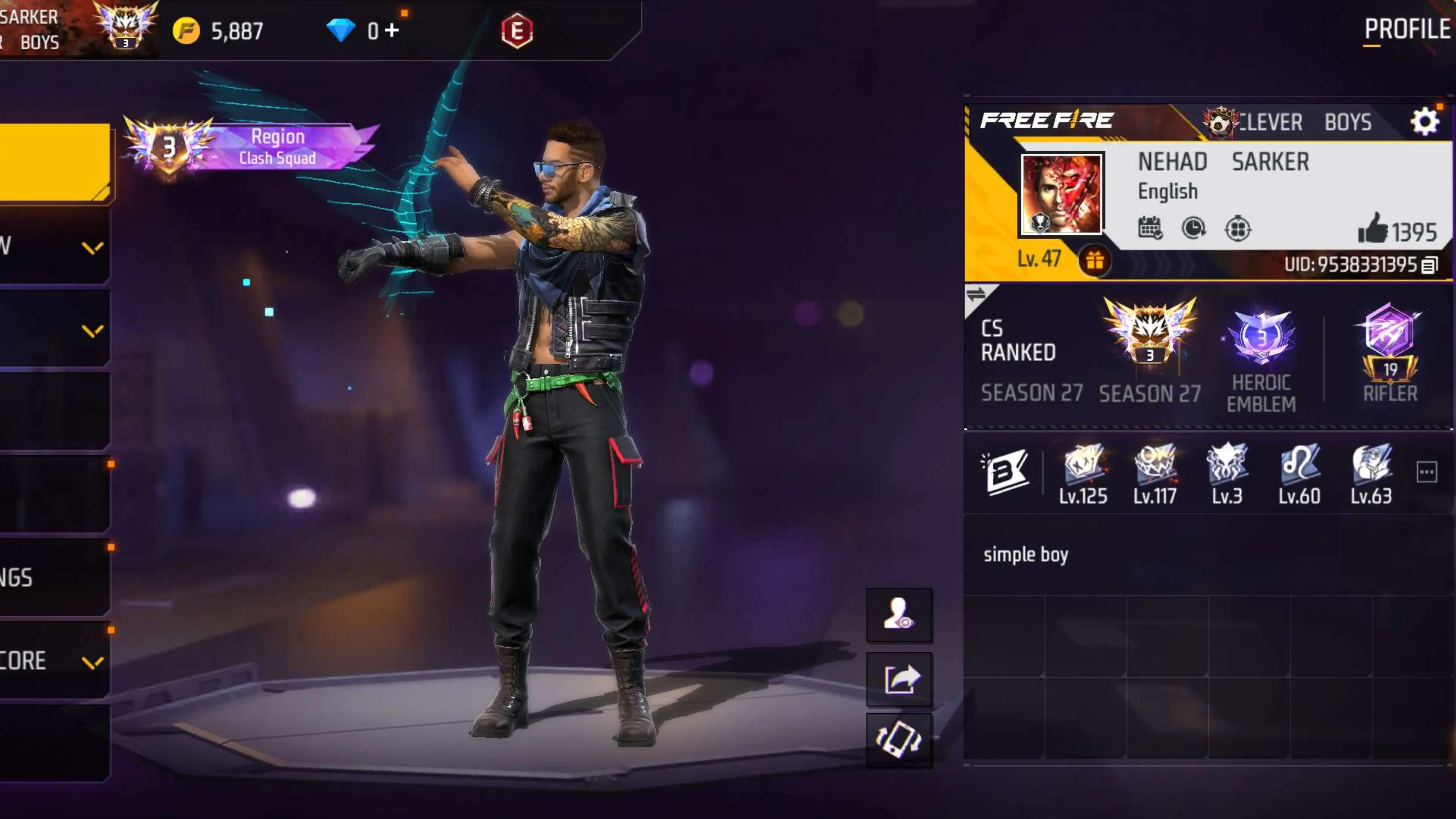
Task: Open the red E badge icon
Action: point(517,31)
